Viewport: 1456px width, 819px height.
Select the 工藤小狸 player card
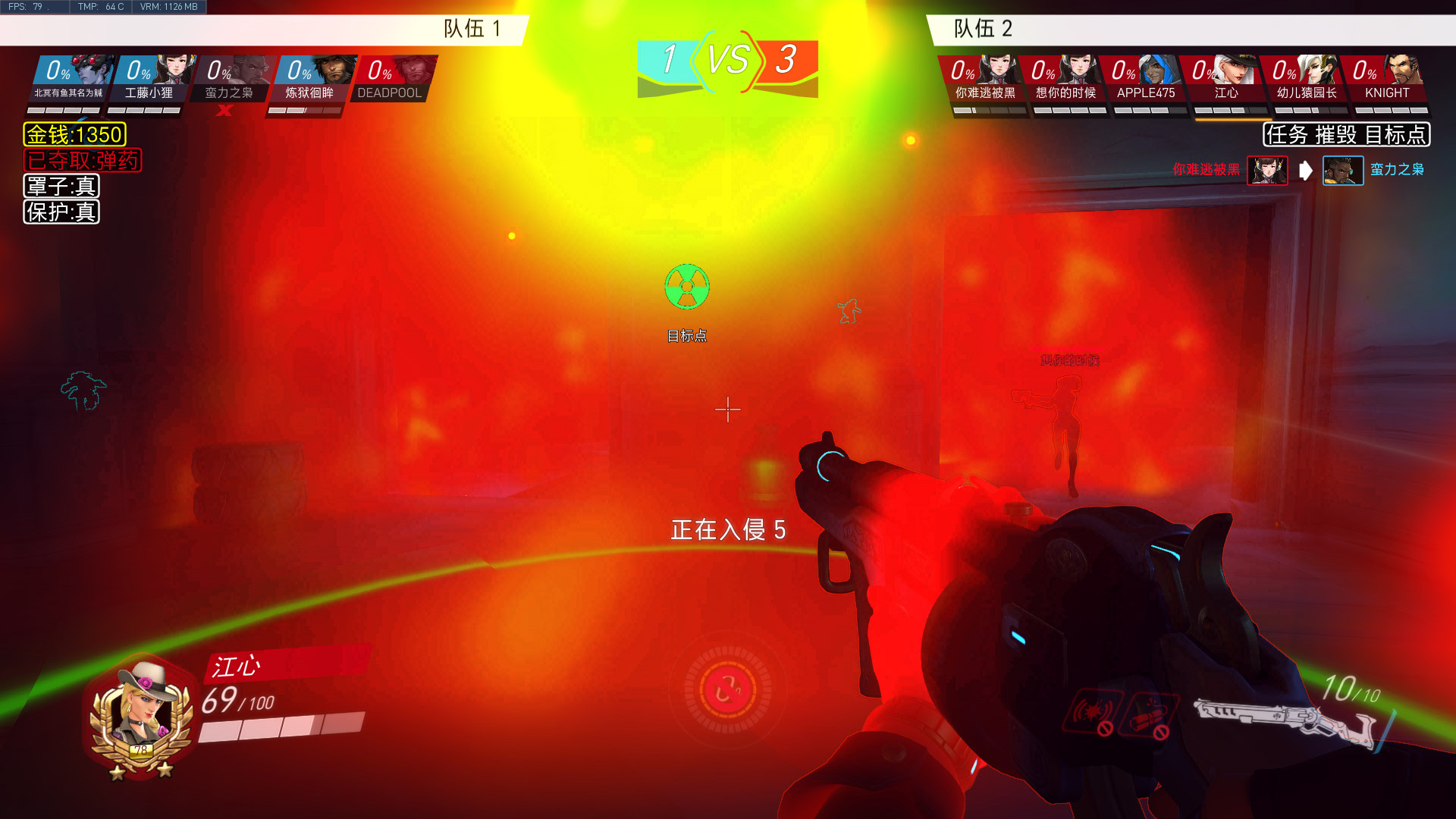pos(151,79)
